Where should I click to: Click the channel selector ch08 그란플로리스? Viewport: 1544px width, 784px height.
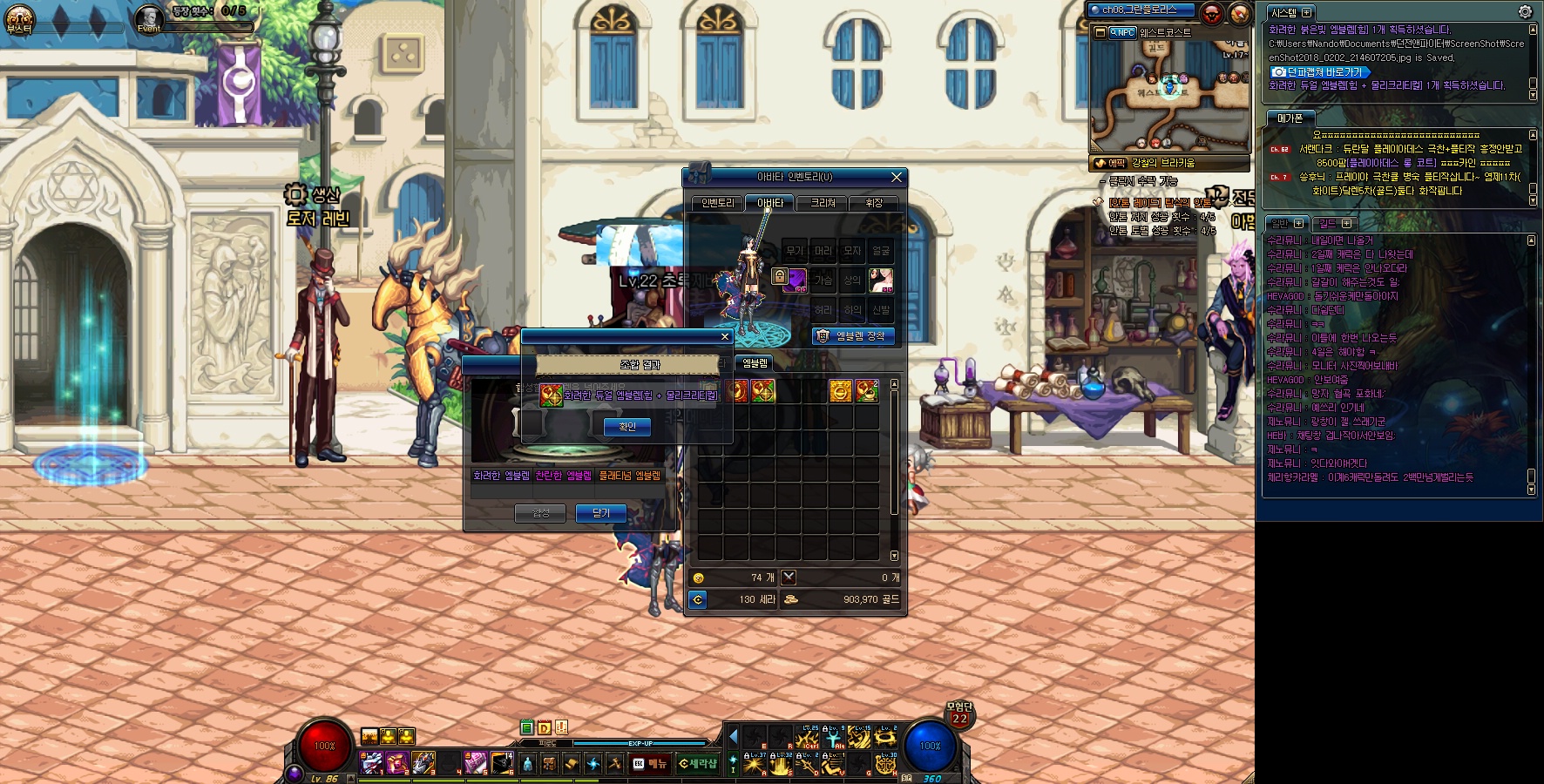tap(1141, 10)
